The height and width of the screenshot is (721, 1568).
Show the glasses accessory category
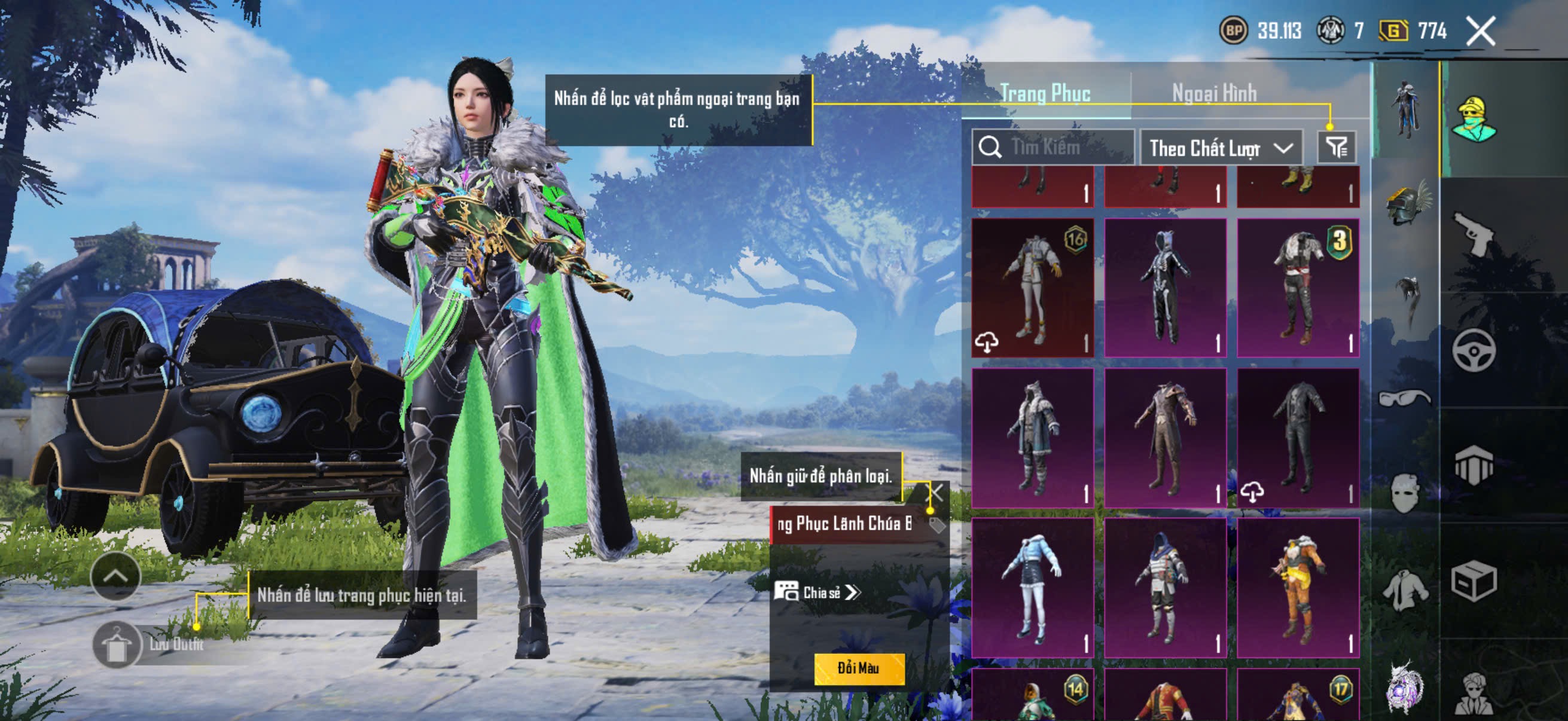[x=1405, y=398]
